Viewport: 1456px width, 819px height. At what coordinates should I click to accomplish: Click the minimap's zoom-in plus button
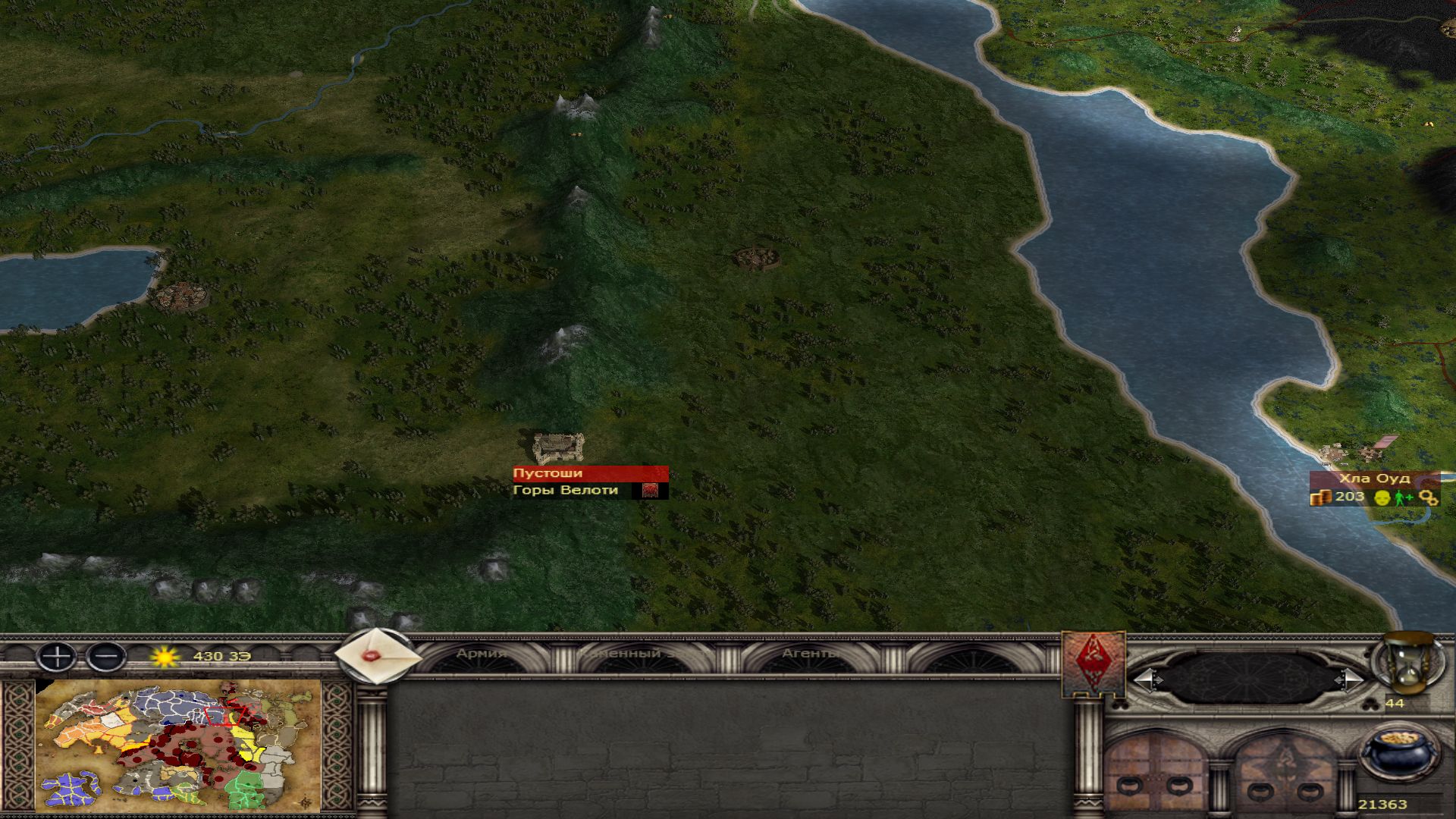(57, 656)
